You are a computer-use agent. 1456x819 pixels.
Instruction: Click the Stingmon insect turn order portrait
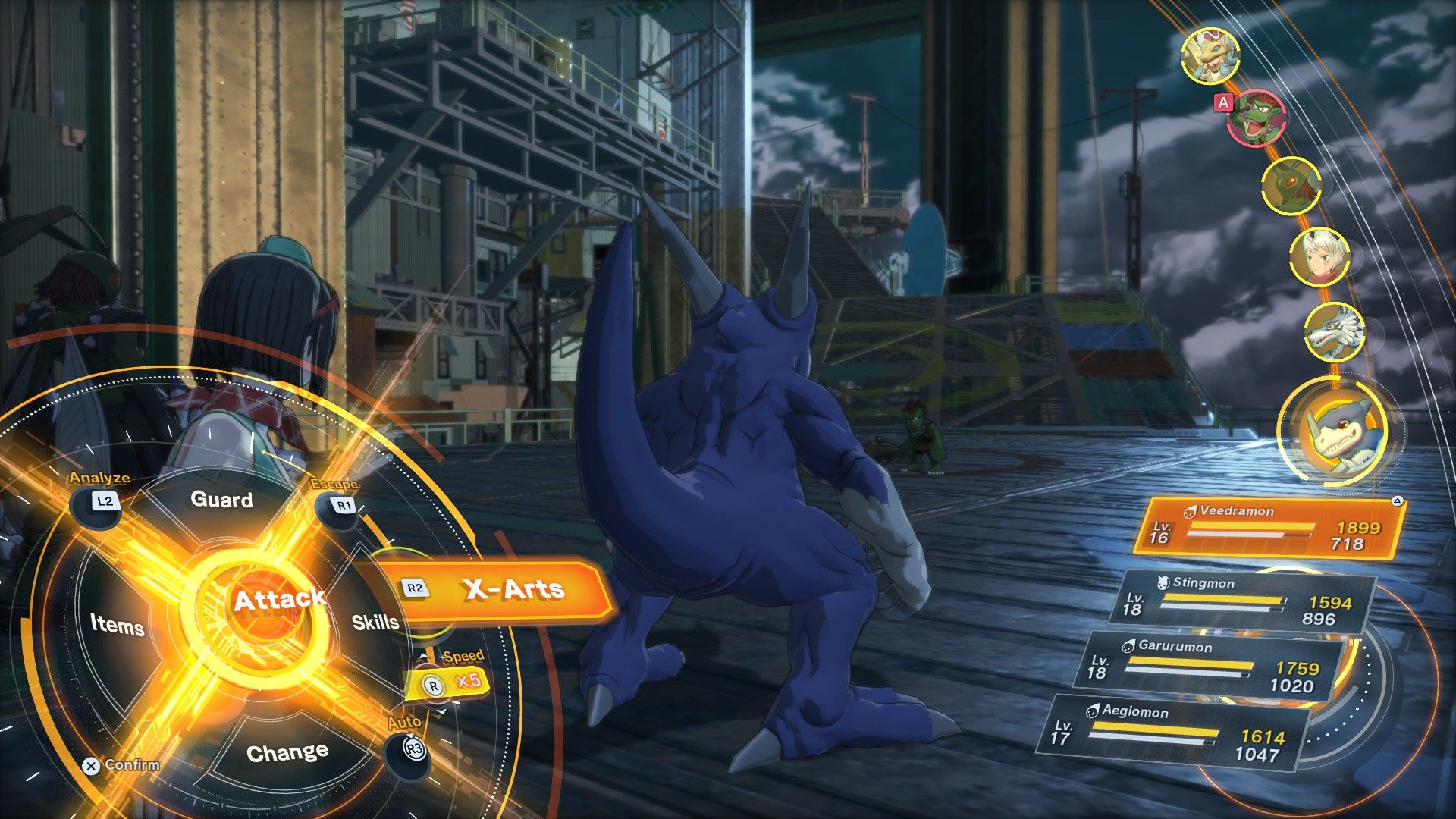tap(1290, 185)
